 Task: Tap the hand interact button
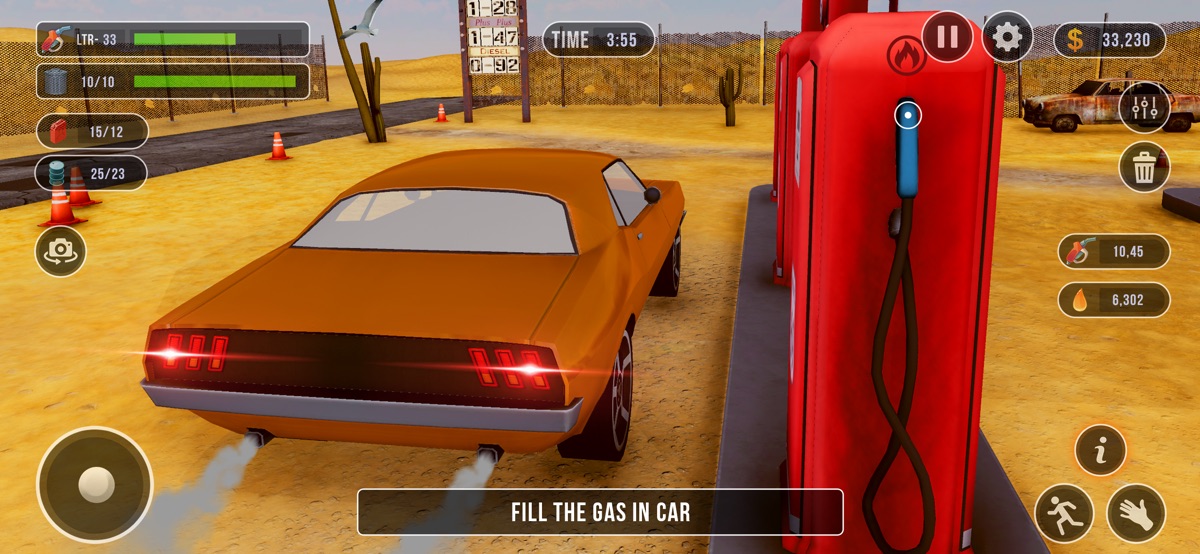coord(1136,512)
